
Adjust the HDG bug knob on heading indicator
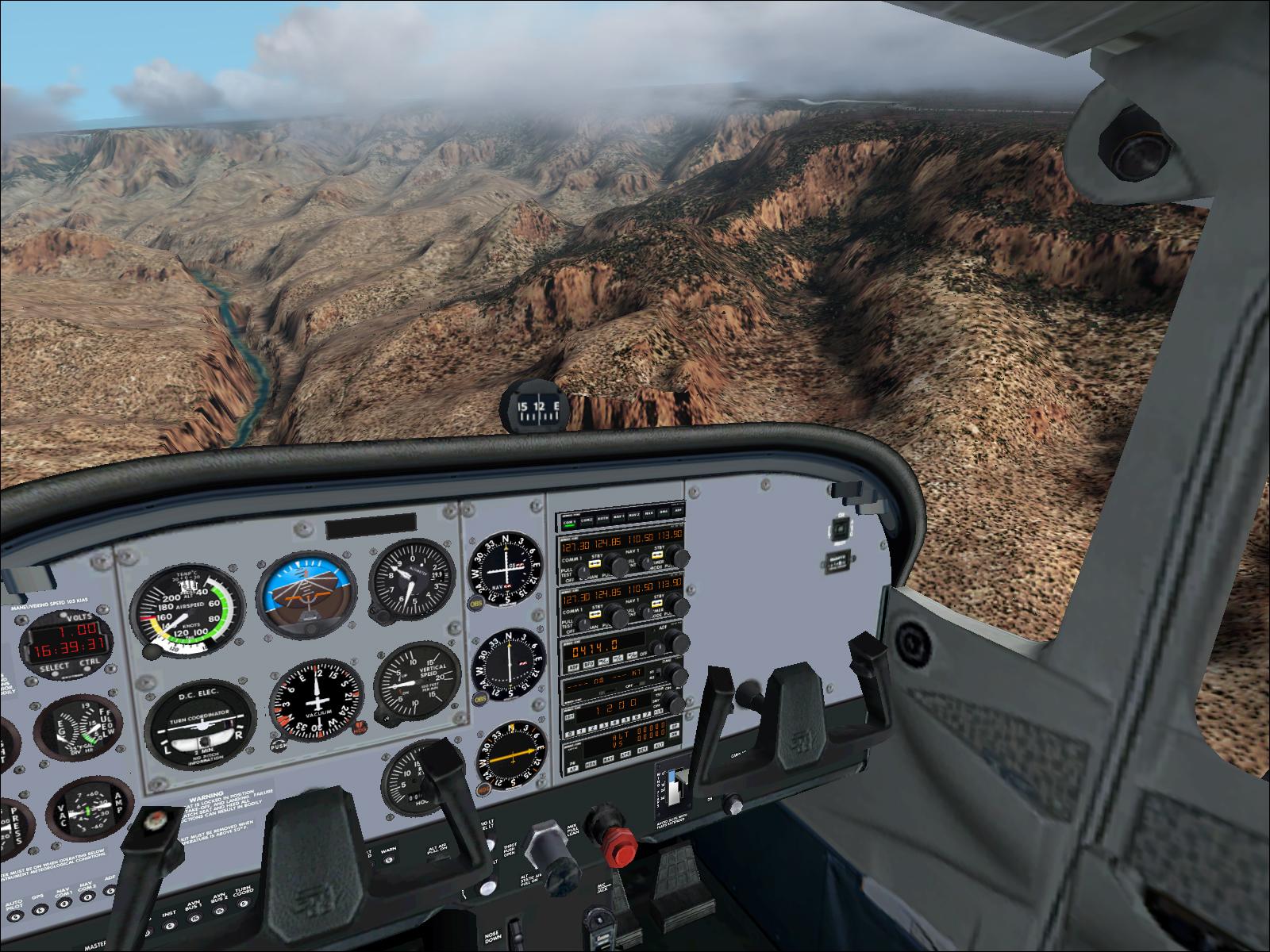[359, 727]
